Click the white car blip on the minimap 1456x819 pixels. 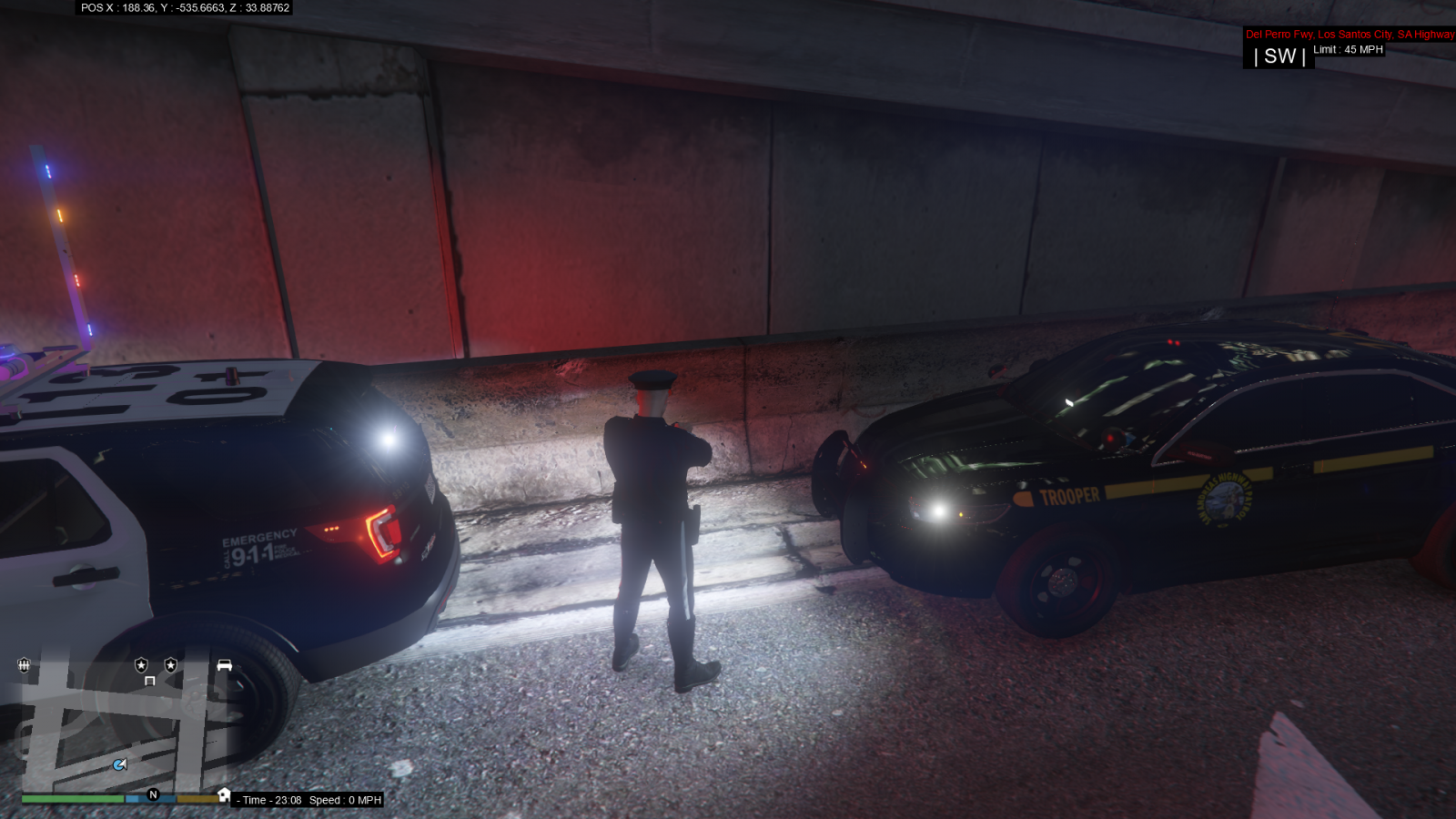224,664
